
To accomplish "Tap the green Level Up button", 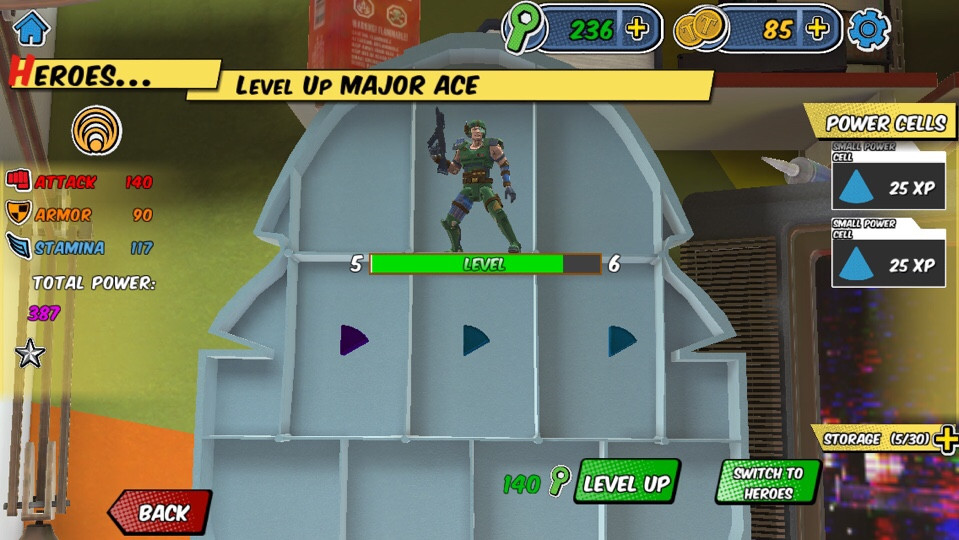I will click(x=626, y=484).
